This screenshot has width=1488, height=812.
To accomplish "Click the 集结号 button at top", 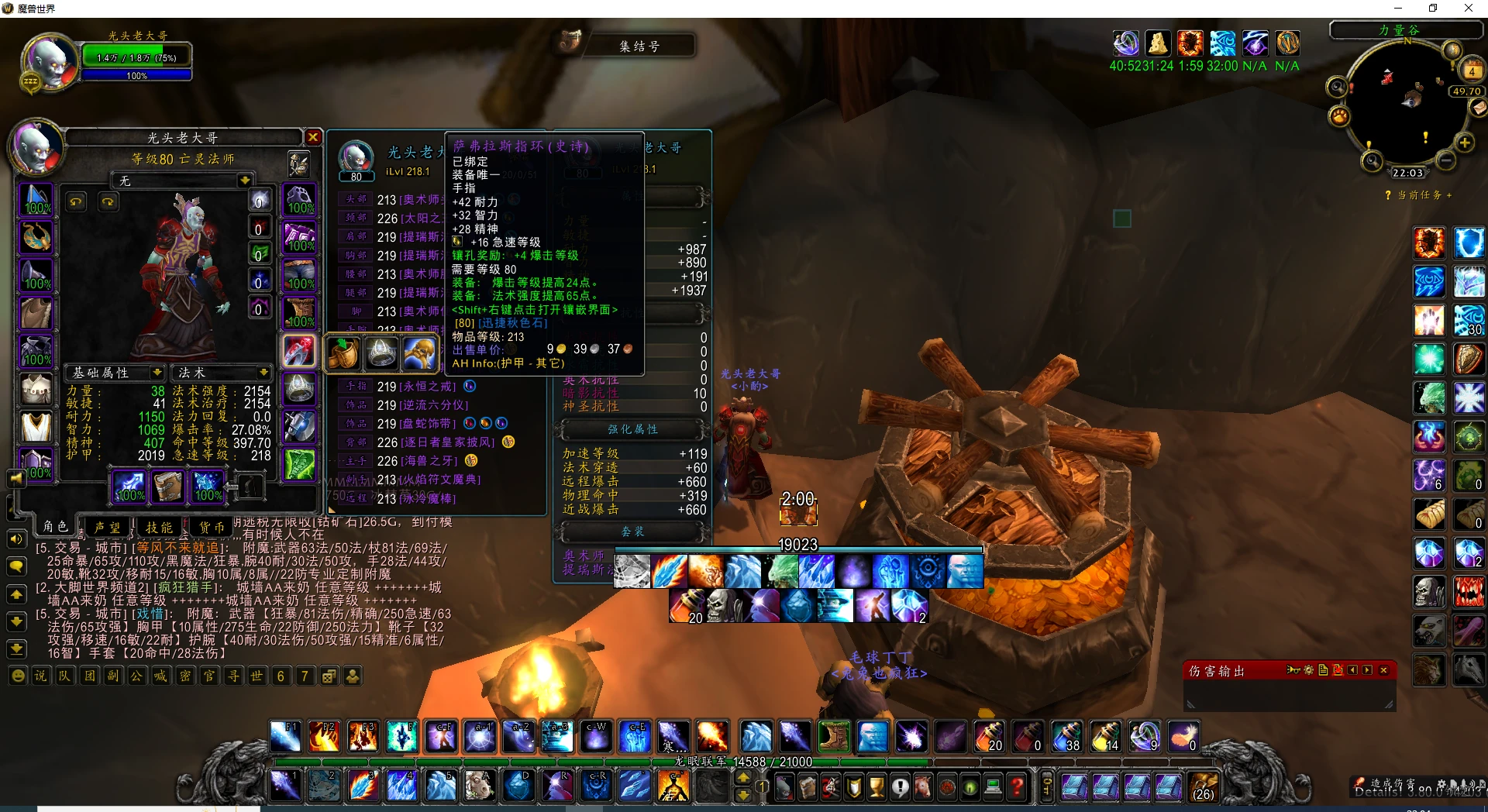I will click(639, 46).
